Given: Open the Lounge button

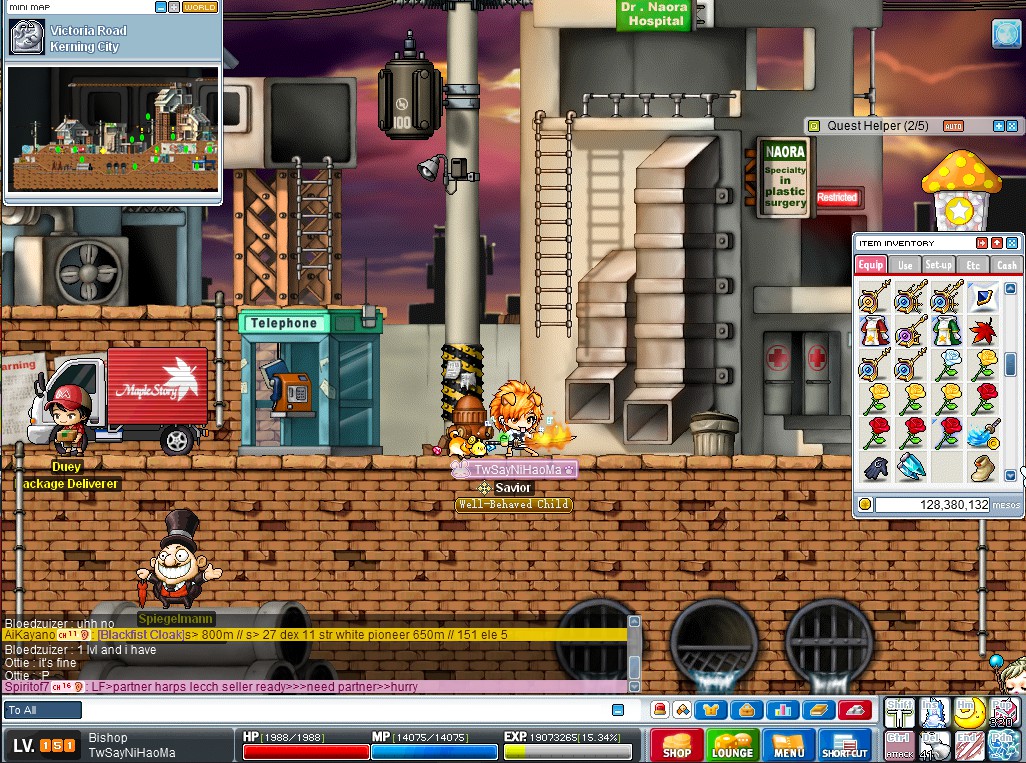Looking at the screenshot, I should point(732,745).
